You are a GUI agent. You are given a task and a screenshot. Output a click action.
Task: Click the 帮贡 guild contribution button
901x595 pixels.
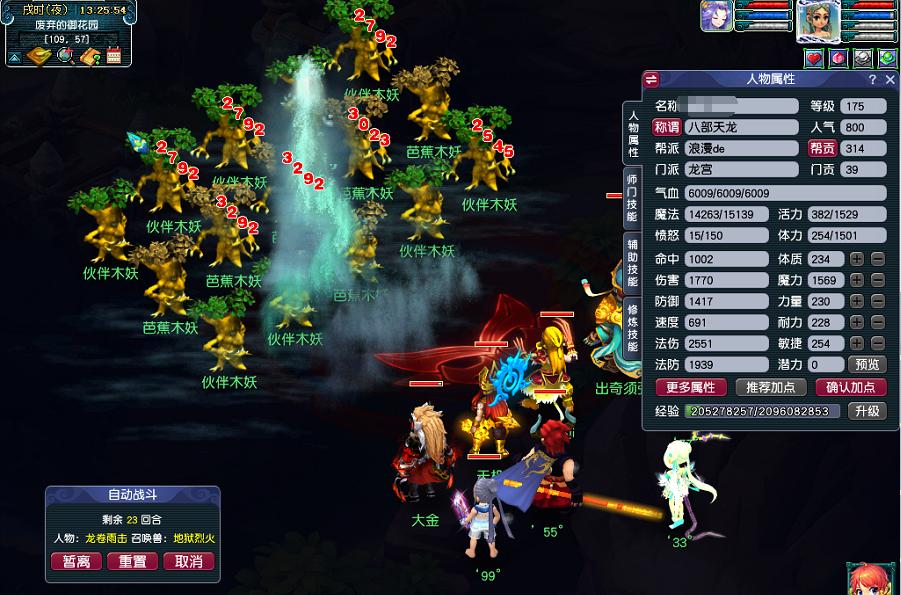pyautogui.click(x=822, y=148)
